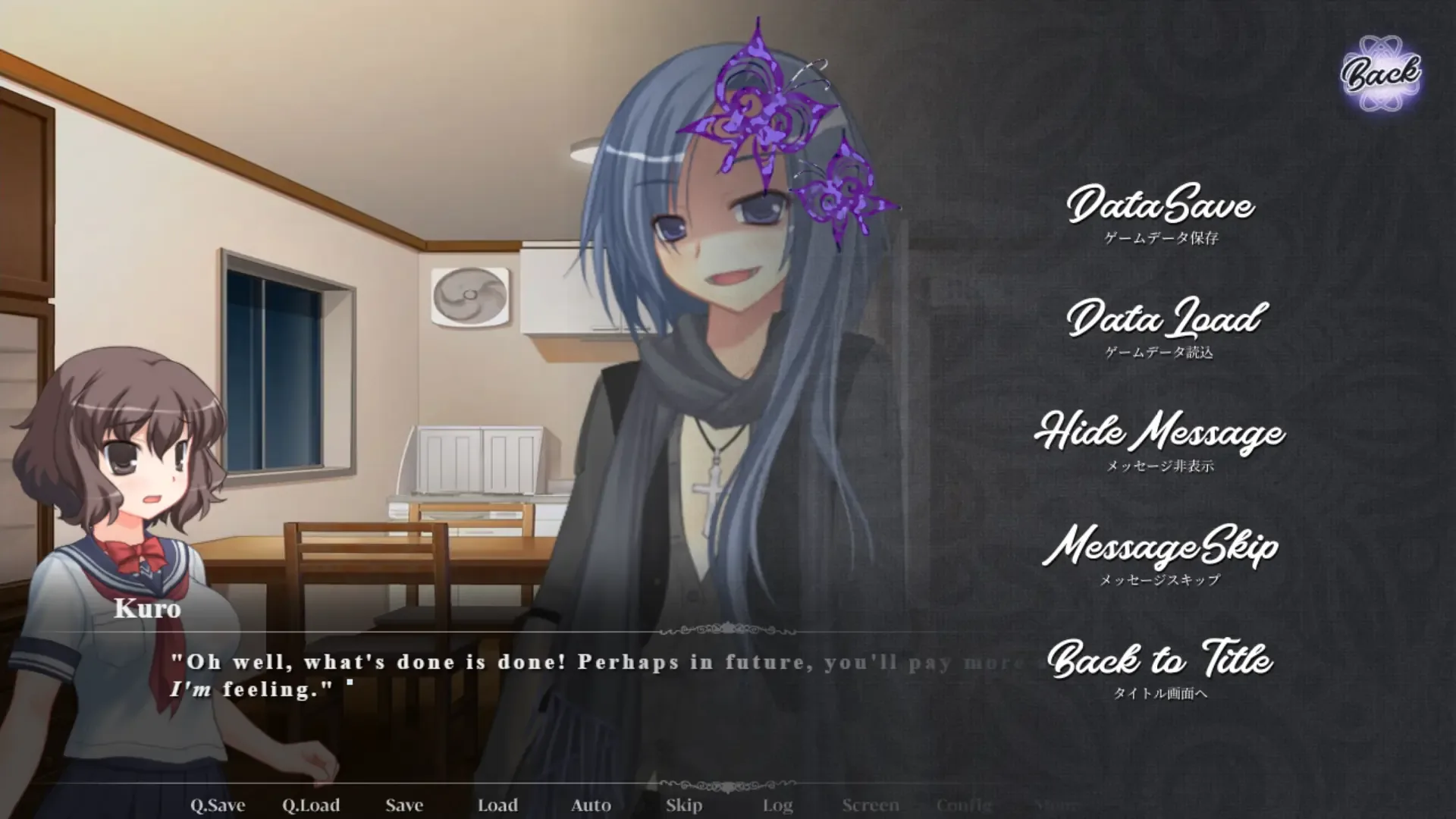Enable Auto mode for text advancement
This screenshot has height=819, width=1456.
pyautogui.click(x=591, y=805)
